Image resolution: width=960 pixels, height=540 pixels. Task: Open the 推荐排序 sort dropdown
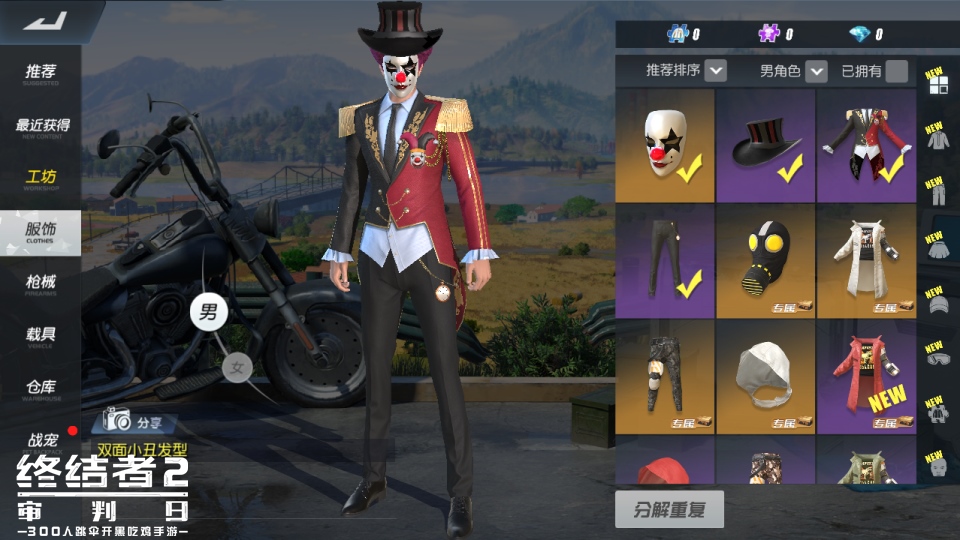point(715,71)
